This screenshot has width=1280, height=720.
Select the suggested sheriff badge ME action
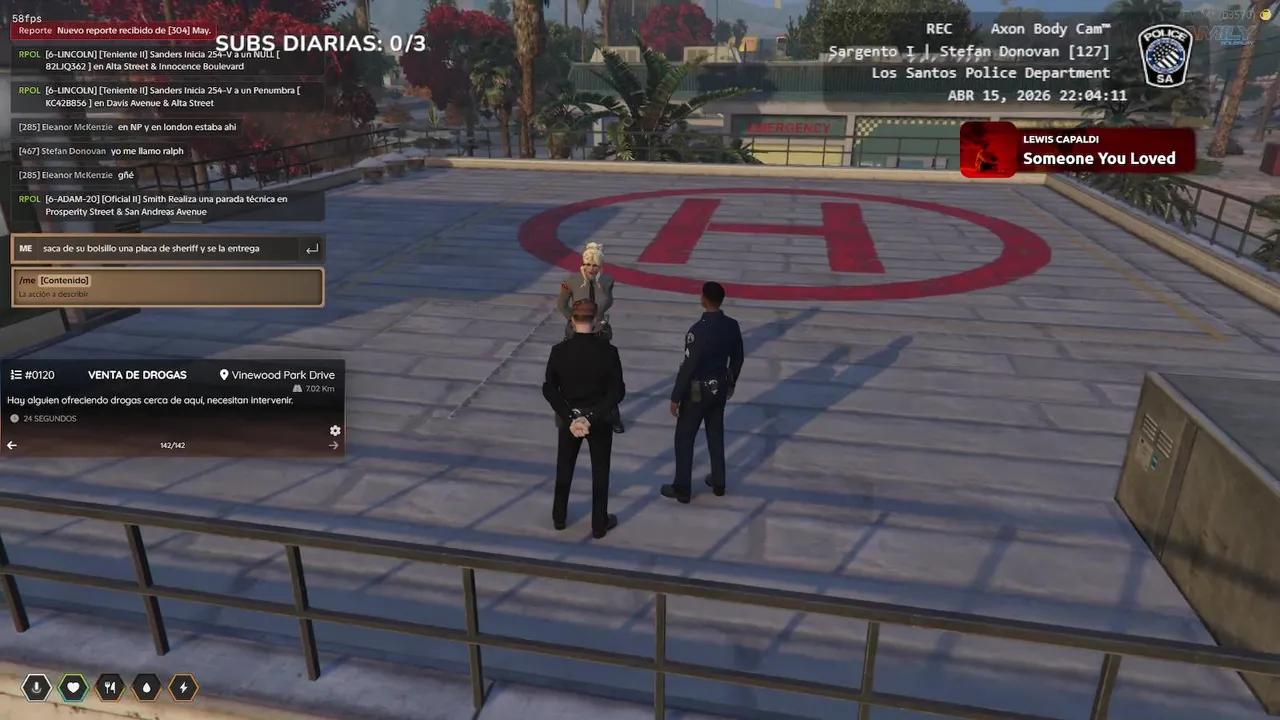click(150, 248)
